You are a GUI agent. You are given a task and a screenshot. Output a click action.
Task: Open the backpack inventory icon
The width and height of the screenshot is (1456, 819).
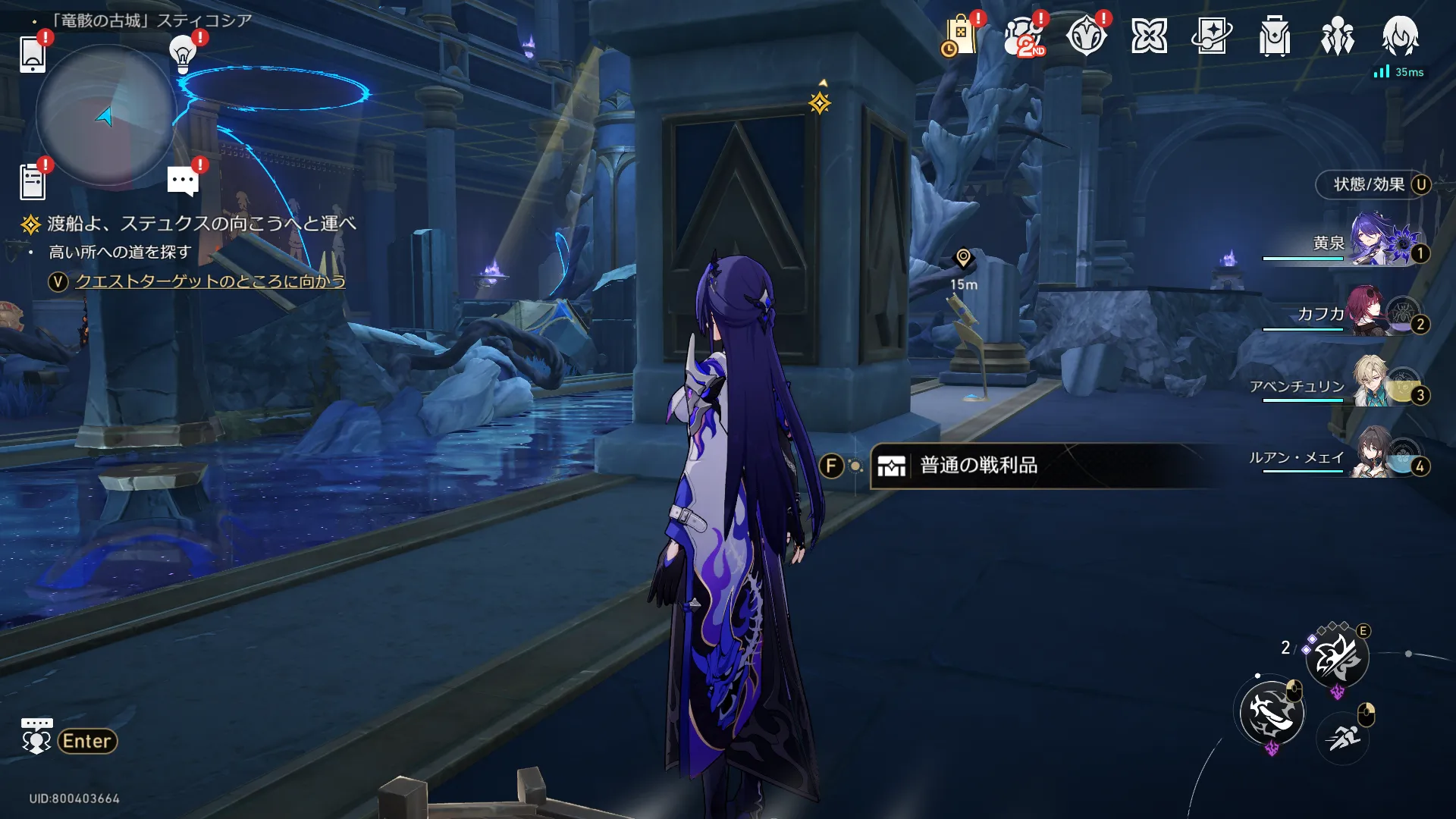[1274, 36]
